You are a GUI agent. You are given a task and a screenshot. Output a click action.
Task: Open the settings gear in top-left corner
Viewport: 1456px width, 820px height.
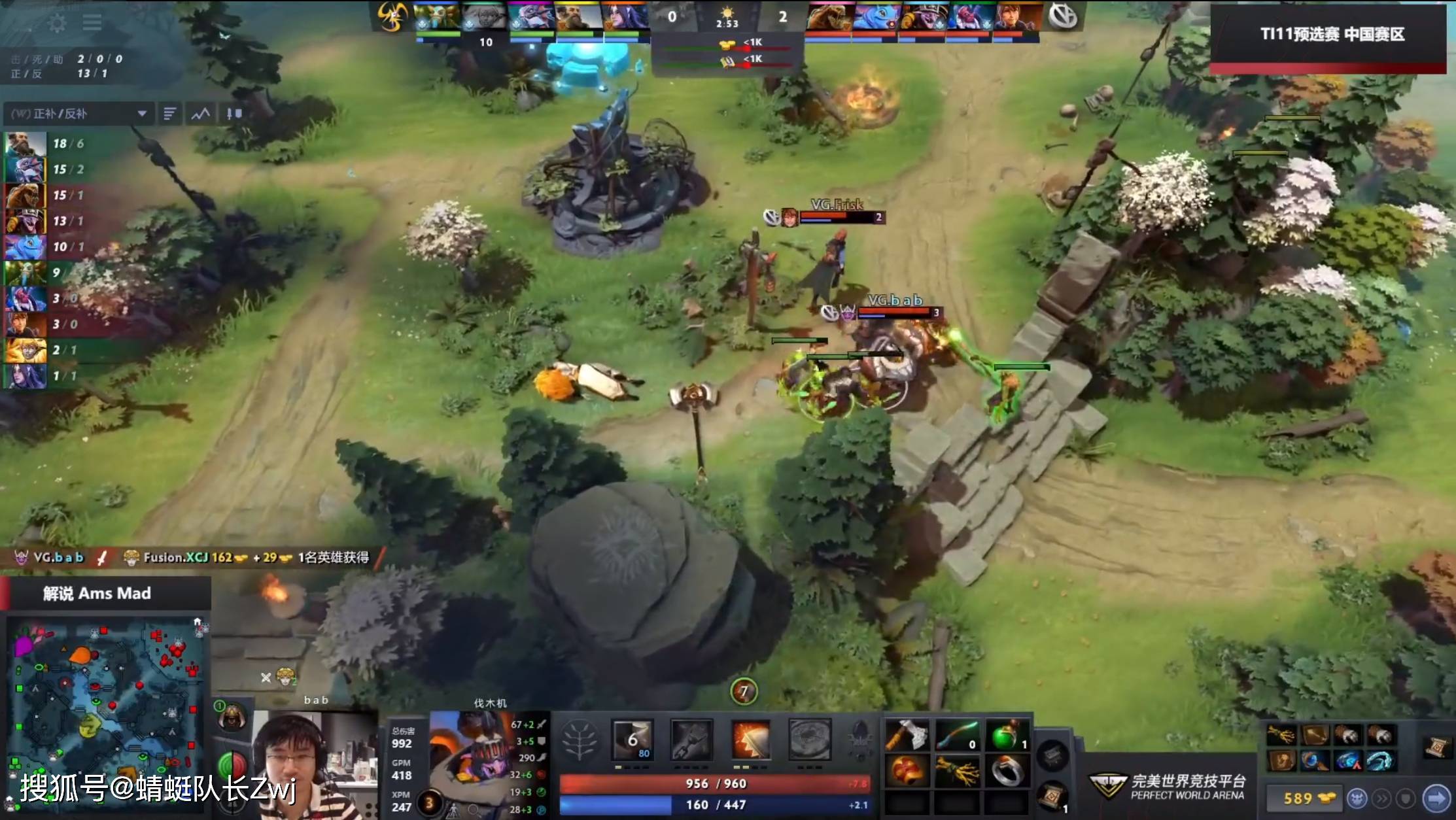pyautogui.click(x=58, y=22)
